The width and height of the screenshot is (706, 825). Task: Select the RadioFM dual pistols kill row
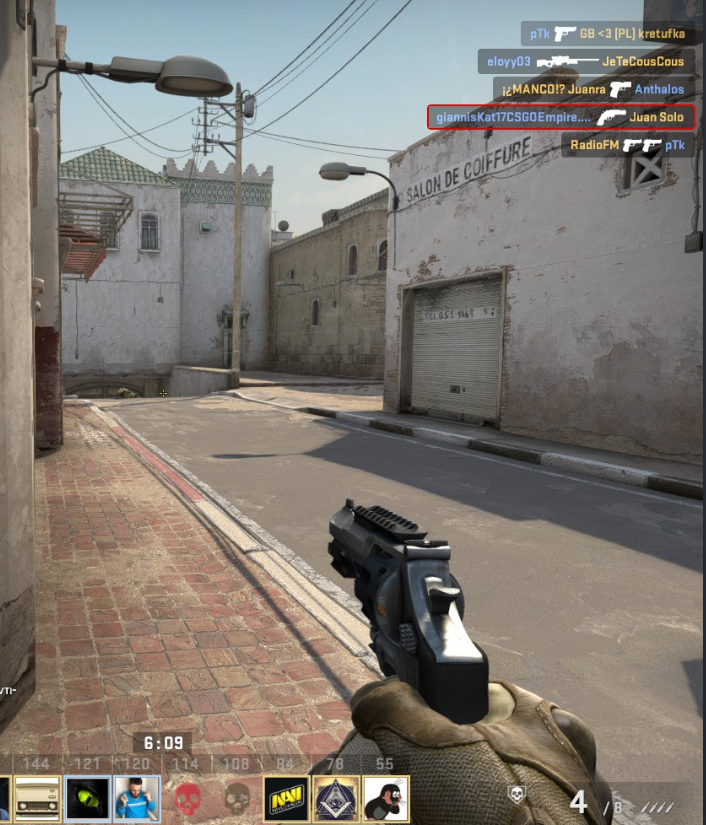627,145
